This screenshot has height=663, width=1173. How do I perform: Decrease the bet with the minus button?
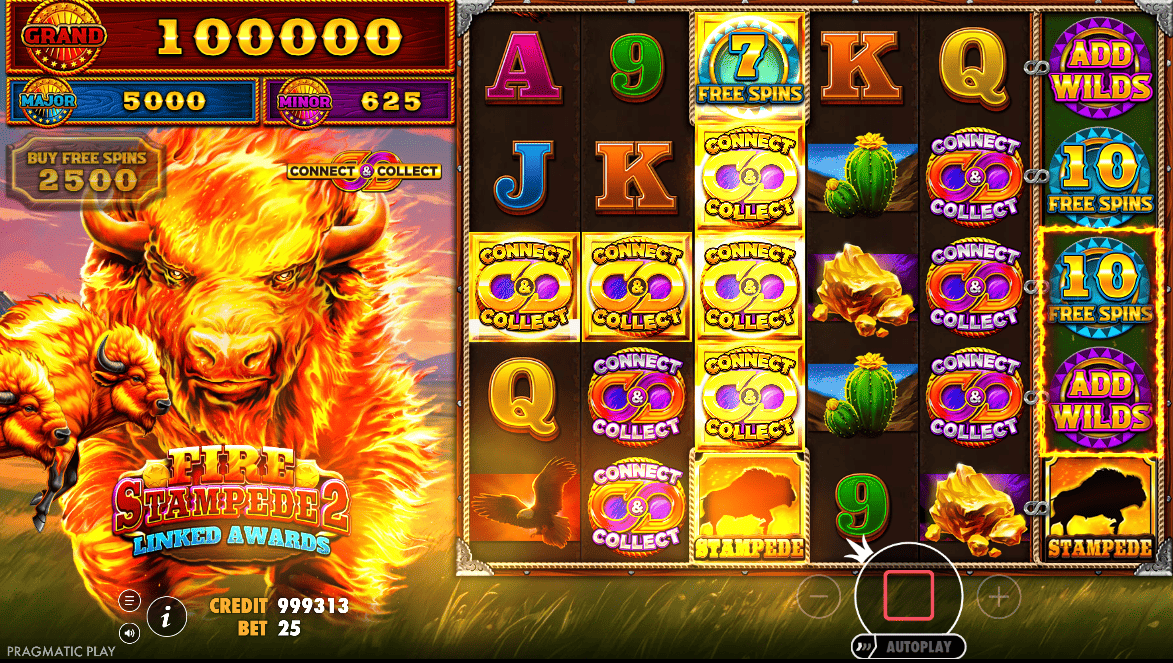pos(819,597)
